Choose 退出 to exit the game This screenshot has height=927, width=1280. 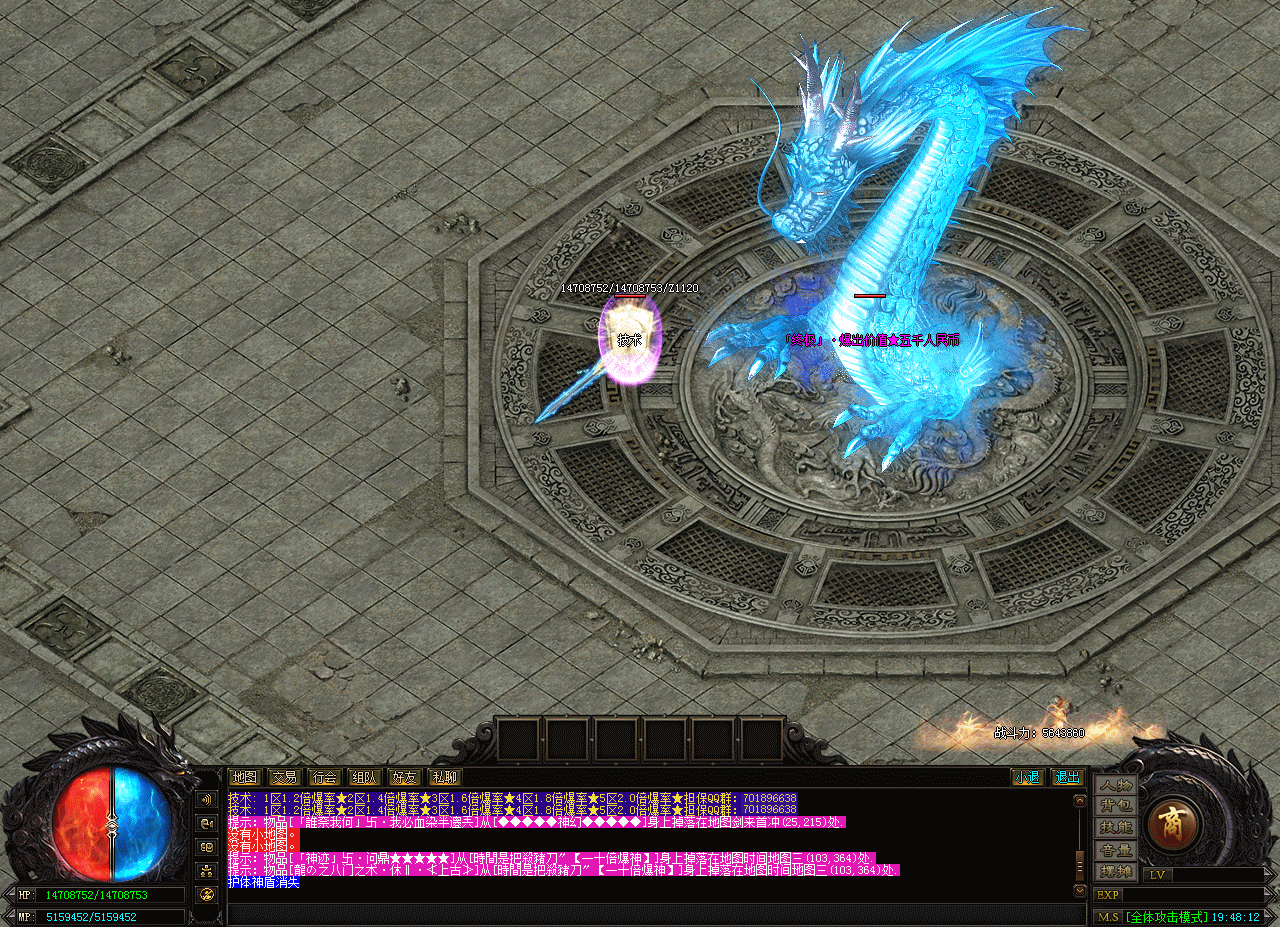(x=1067, y=777)
